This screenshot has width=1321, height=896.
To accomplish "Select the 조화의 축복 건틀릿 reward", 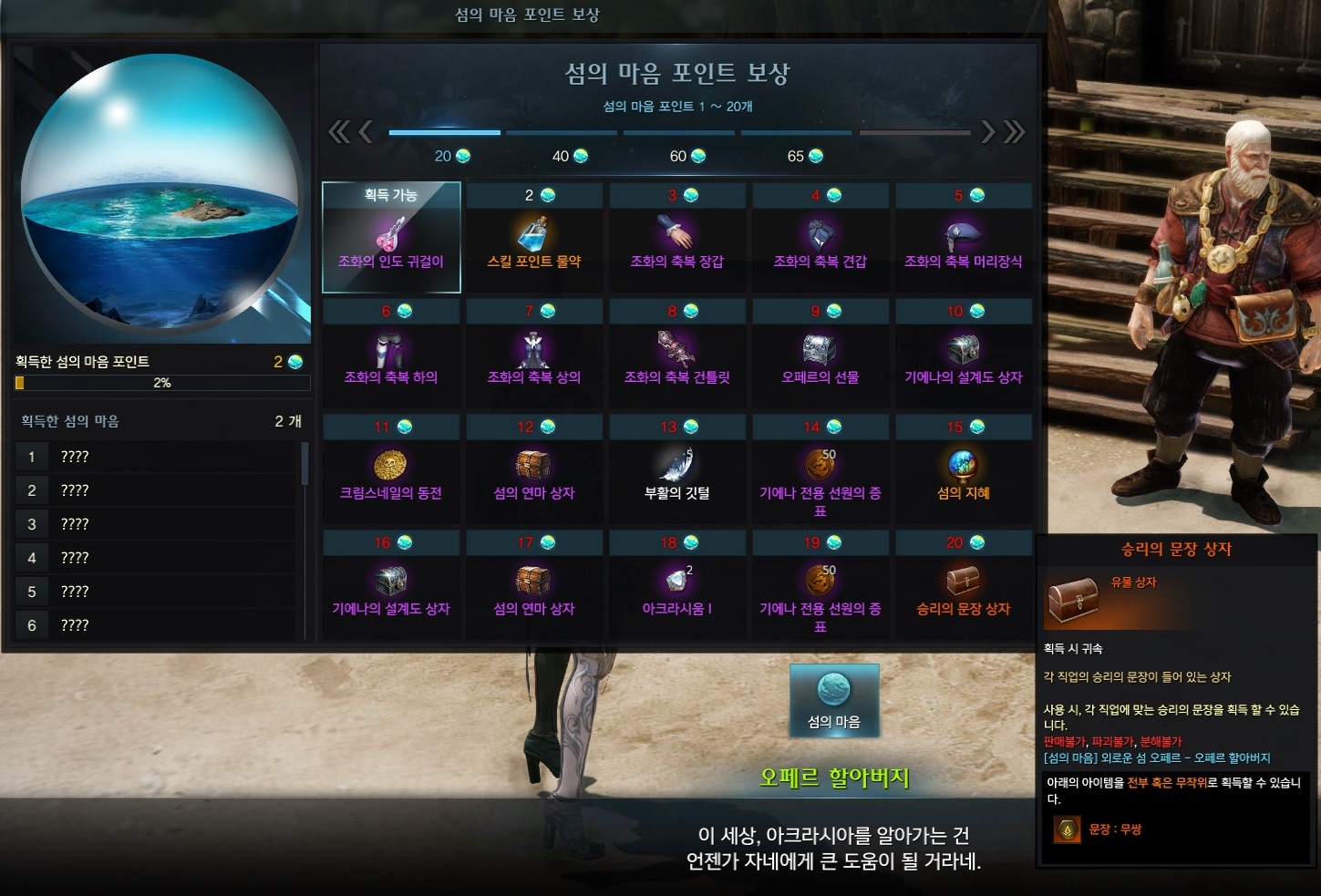I will 676,353.
